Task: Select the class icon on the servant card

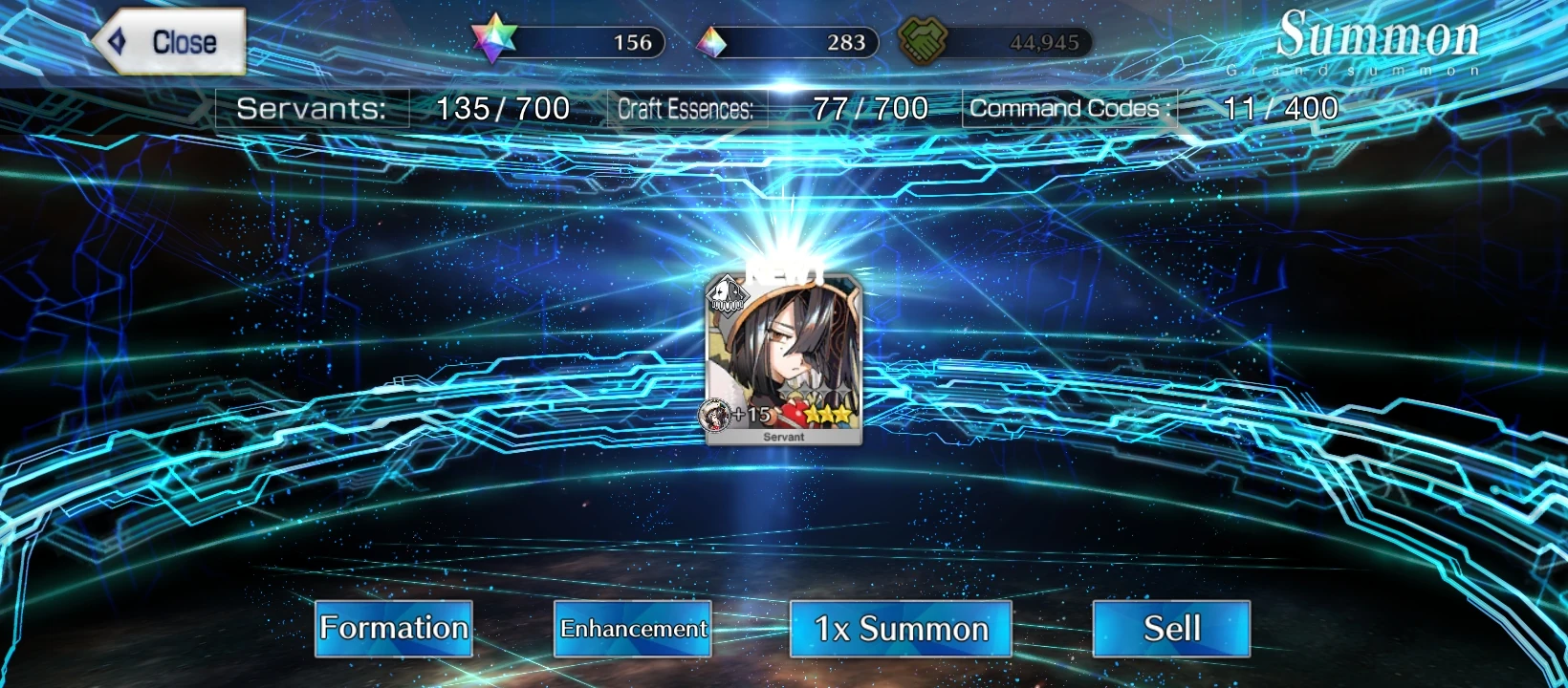Action: click(x=728, y=297)
